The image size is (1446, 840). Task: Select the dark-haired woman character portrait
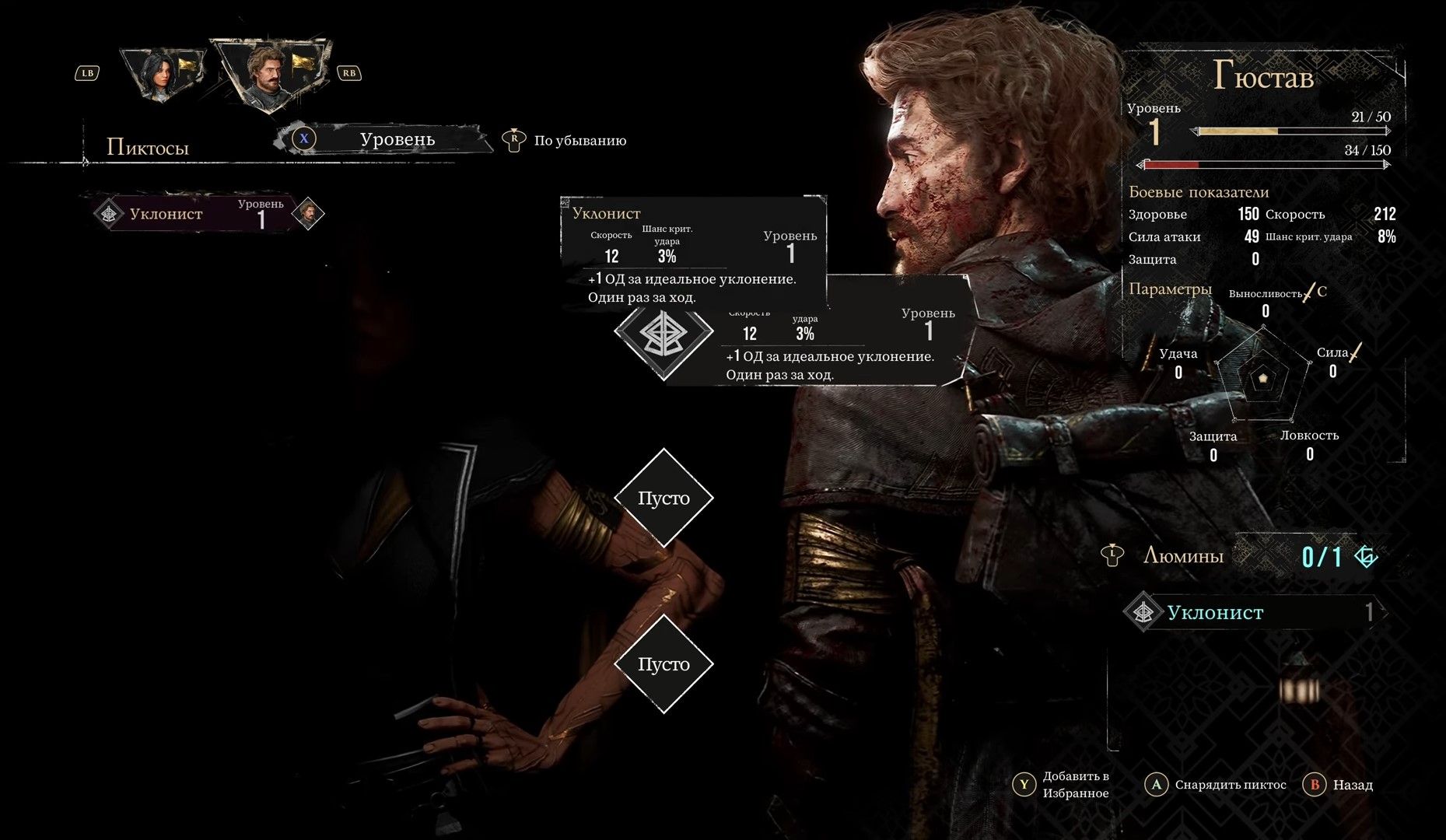[x=161, y=75]
